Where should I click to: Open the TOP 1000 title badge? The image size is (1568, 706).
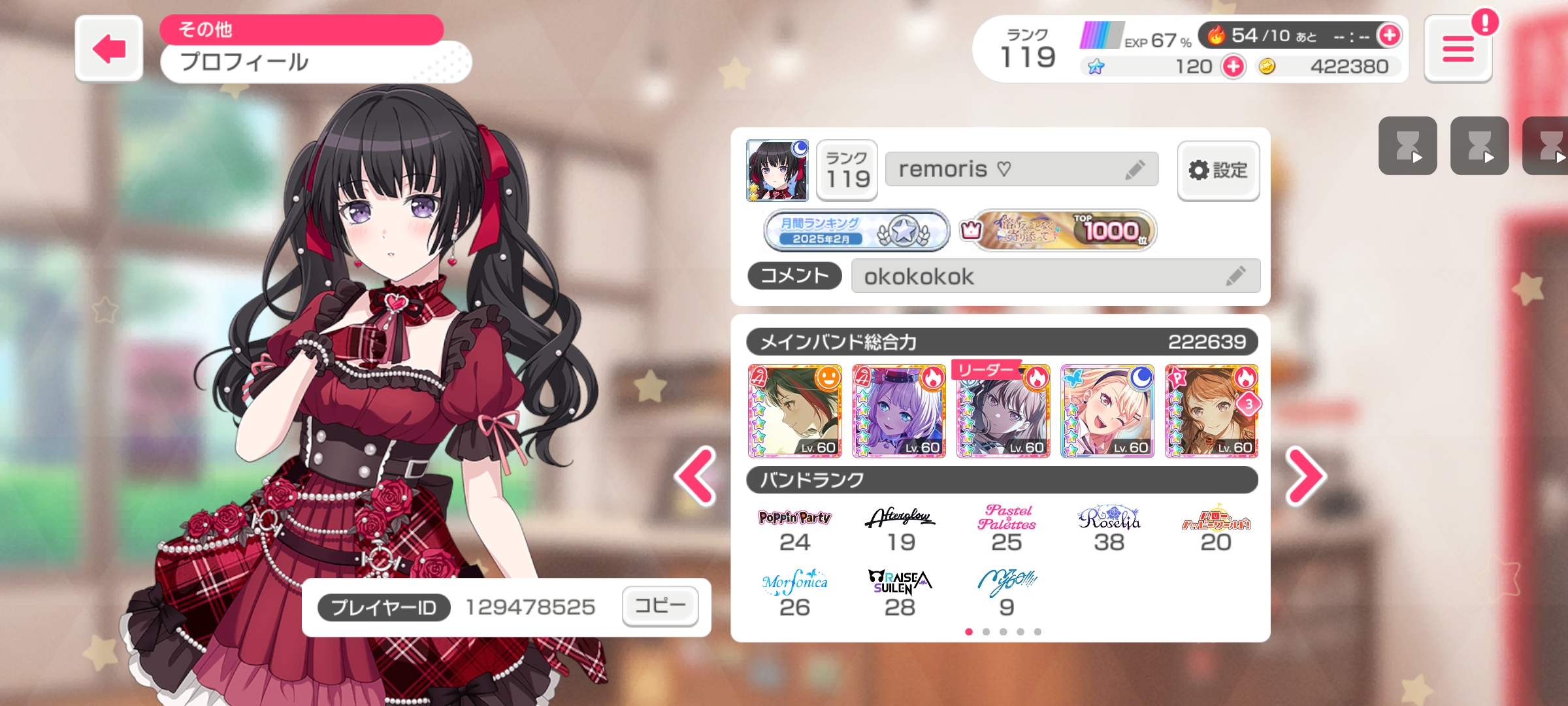tap(1057, 231)
